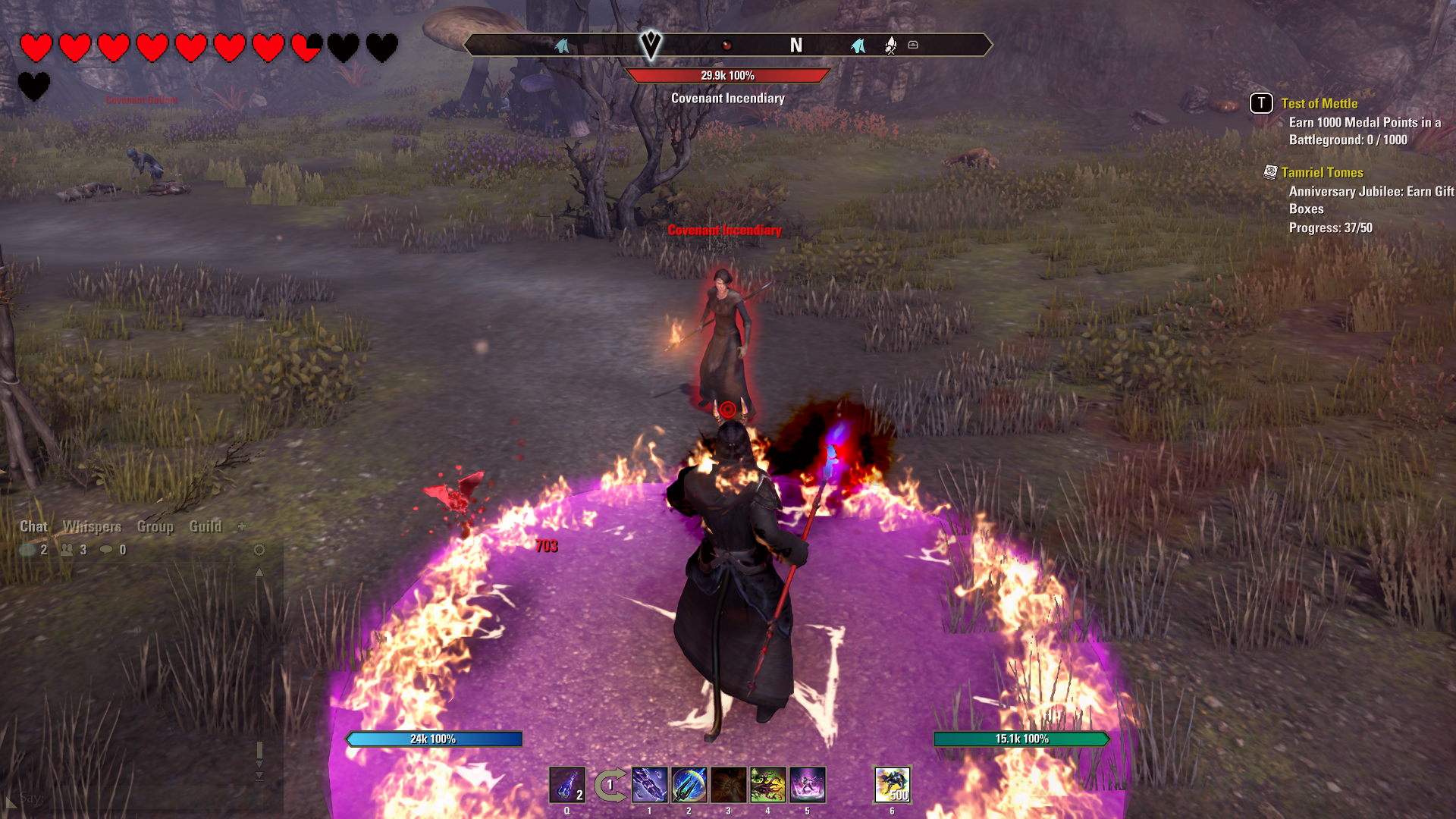Open the mail envelope notification

coord(28,550)
